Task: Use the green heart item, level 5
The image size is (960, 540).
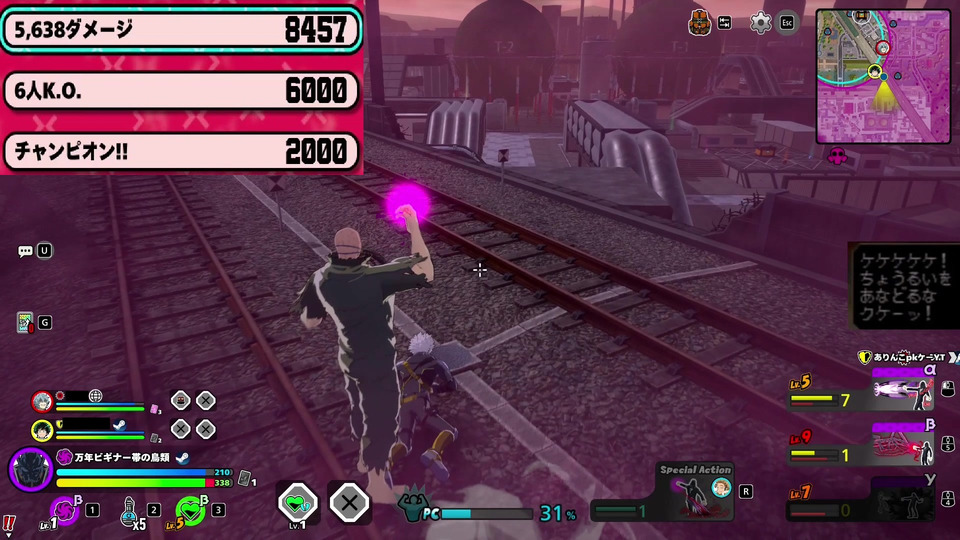Action: click(190, 511)
